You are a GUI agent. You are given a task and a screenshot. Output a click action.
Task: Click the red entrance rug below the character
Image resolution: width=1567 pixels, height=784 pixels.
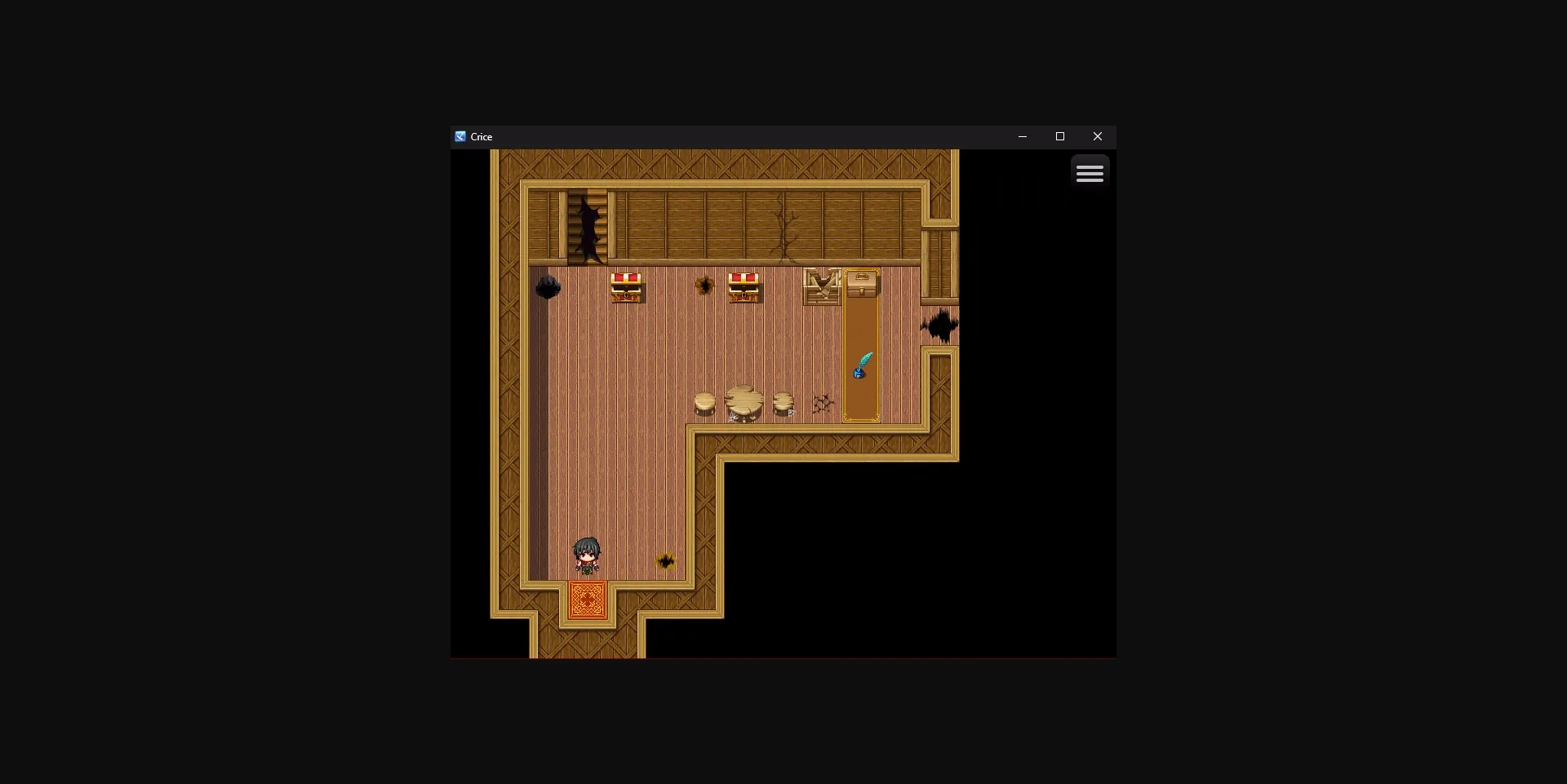586,601
